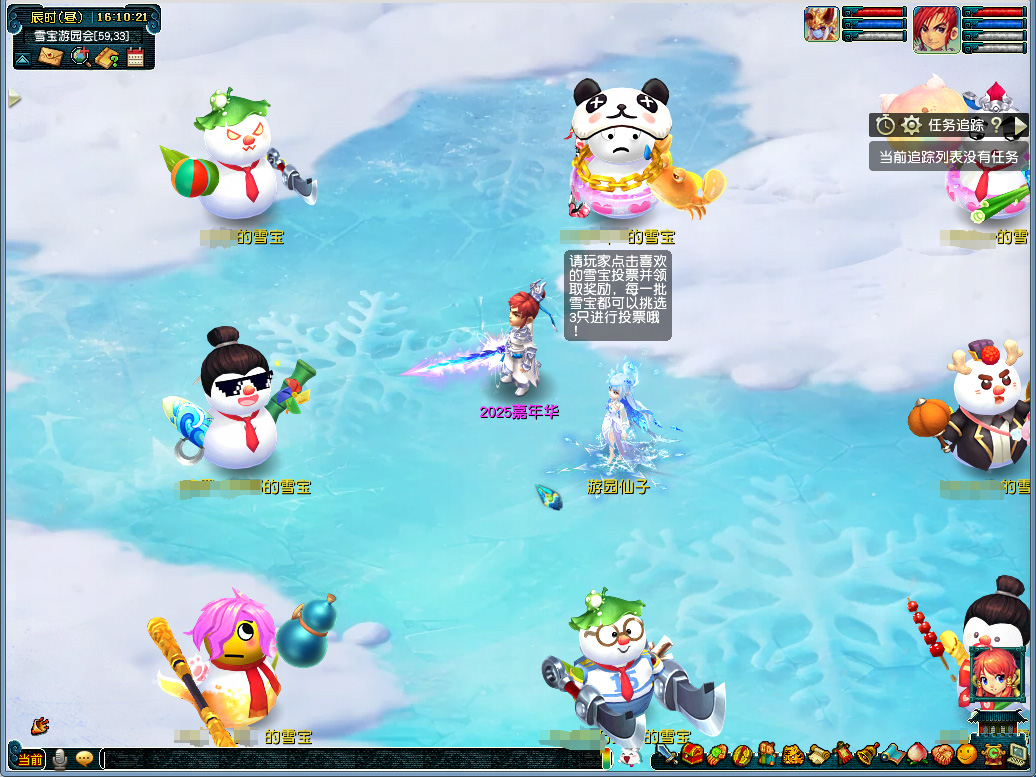
Task: Open the help book with question mark
Action: pyautogui.click(x=108, y=57)
